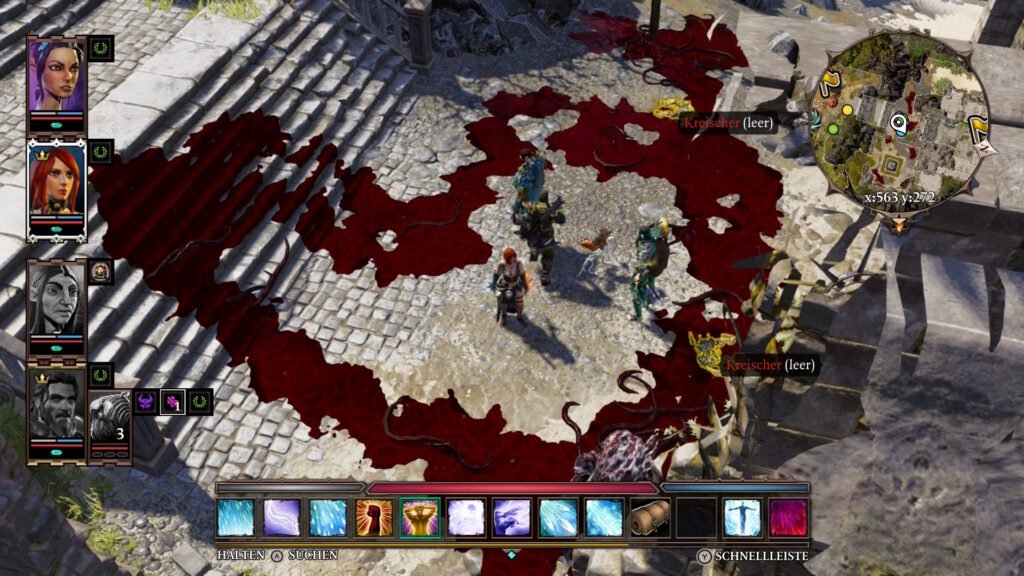1024x576 pixels.
Task: Activate the raised red fist skill
Action: click(374, 518)
